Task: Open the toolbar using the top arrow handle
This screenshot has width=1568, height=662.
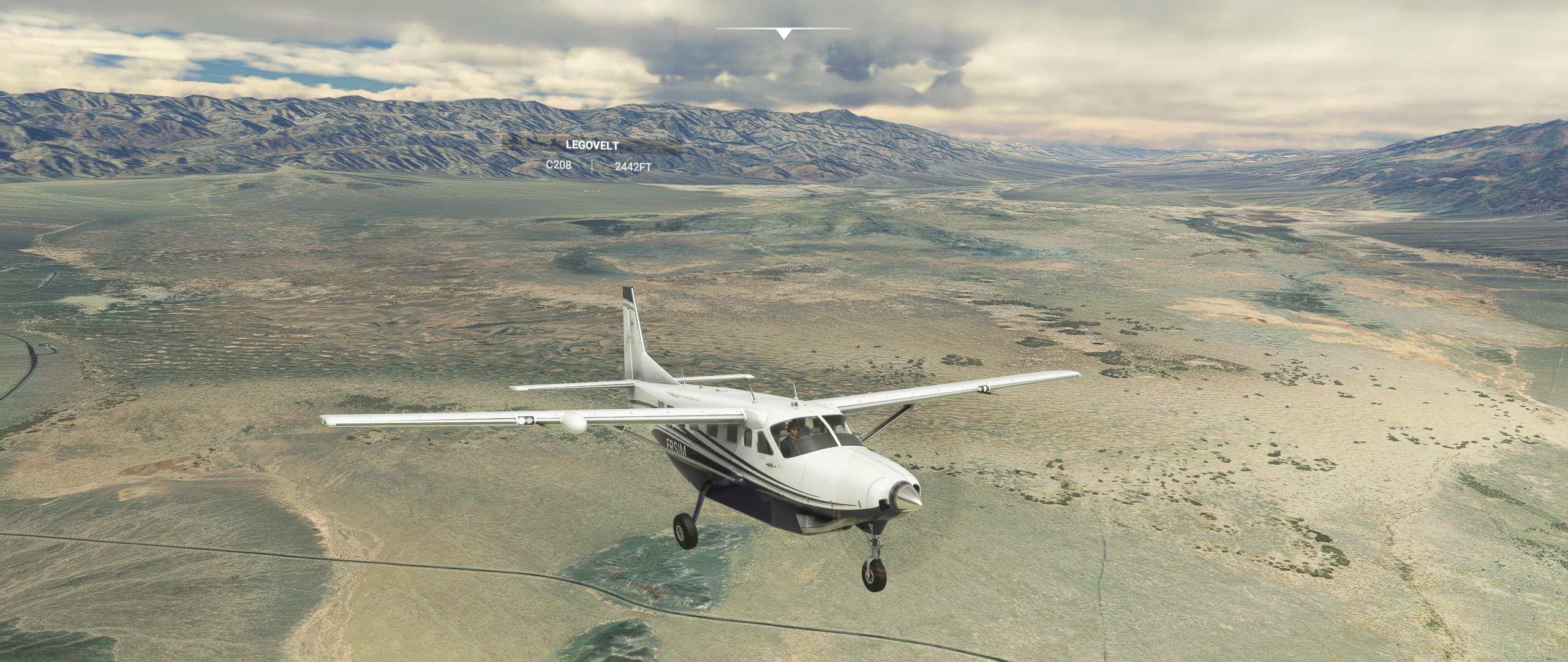Action: click(783, 33)
